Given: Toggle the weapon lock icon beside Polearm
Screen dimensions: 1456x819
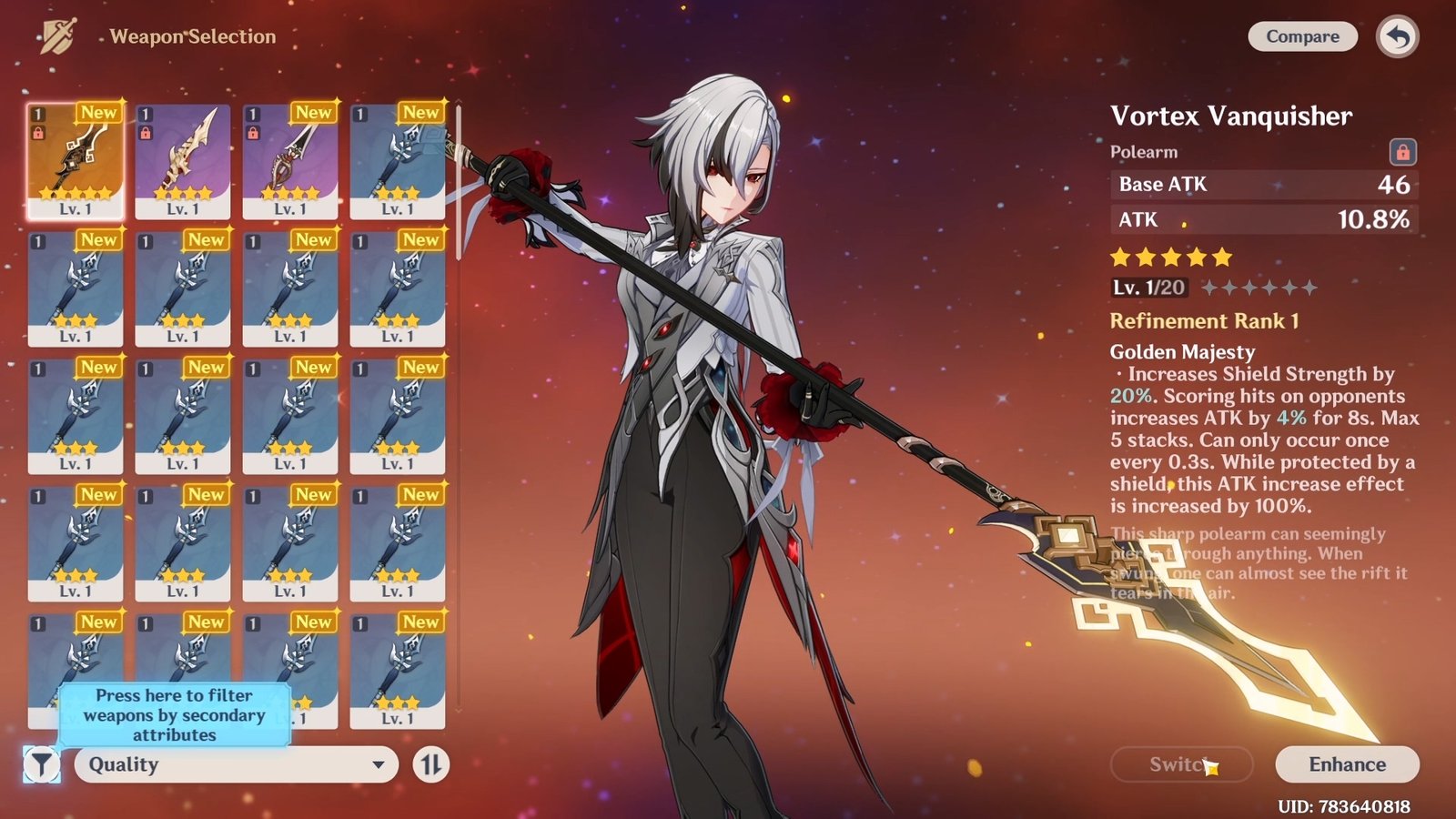Looking at the screenshot, I should 1402,151.
